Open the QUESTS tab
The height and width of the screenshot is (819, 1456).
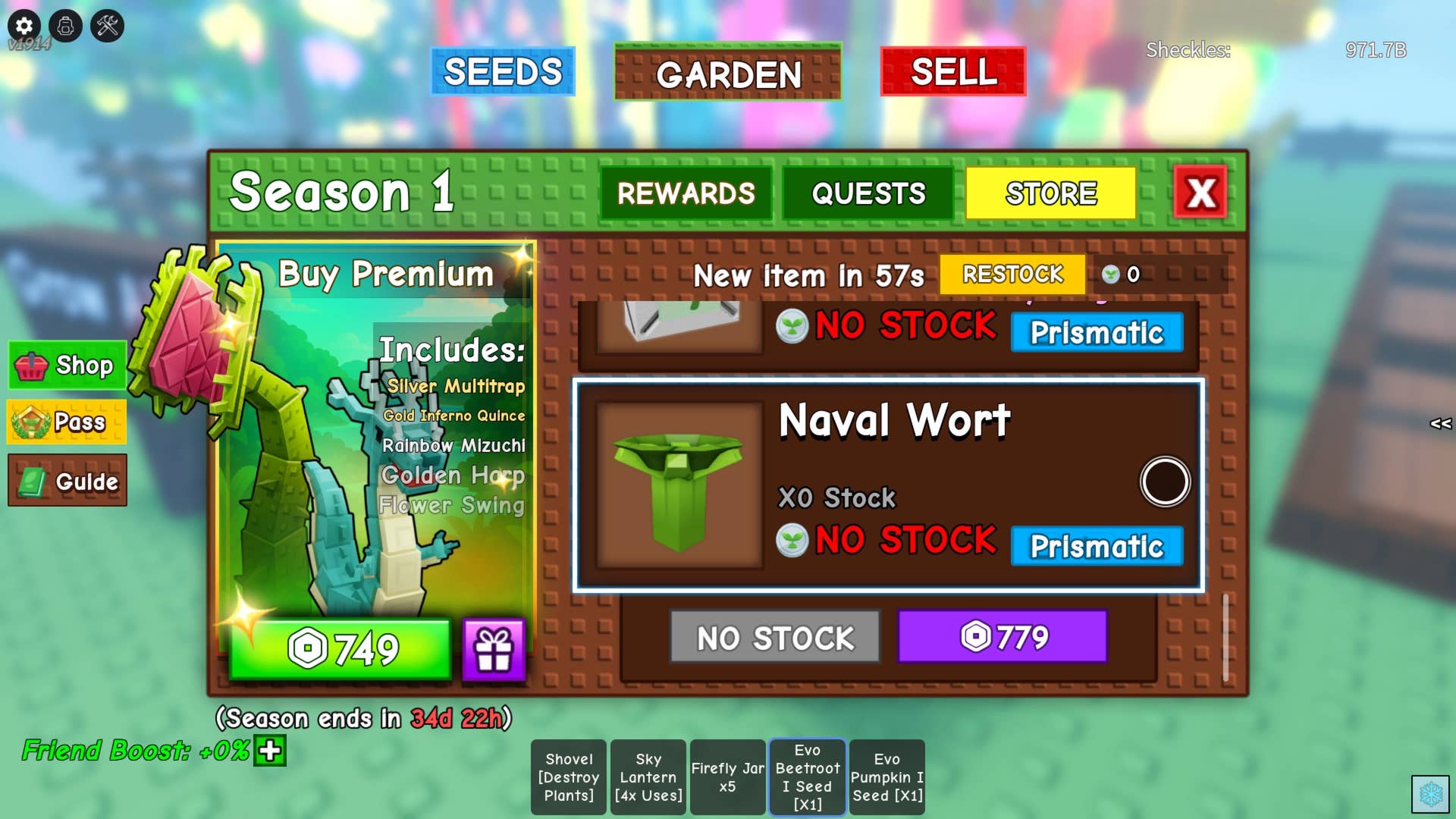click(x=868, y=193)
